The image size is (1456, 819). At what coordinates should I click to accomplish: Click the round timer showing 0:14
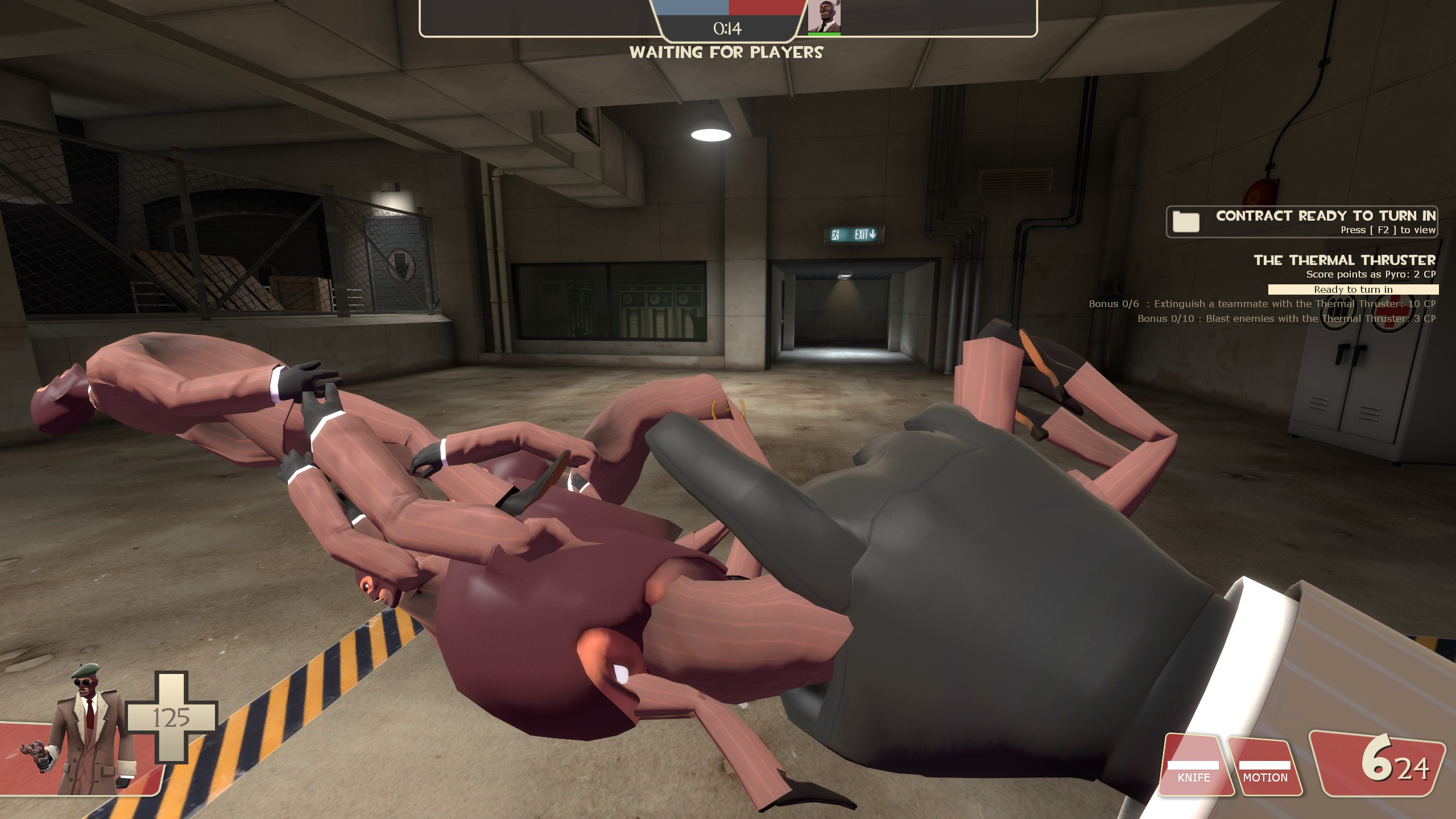tap(729, 29)
